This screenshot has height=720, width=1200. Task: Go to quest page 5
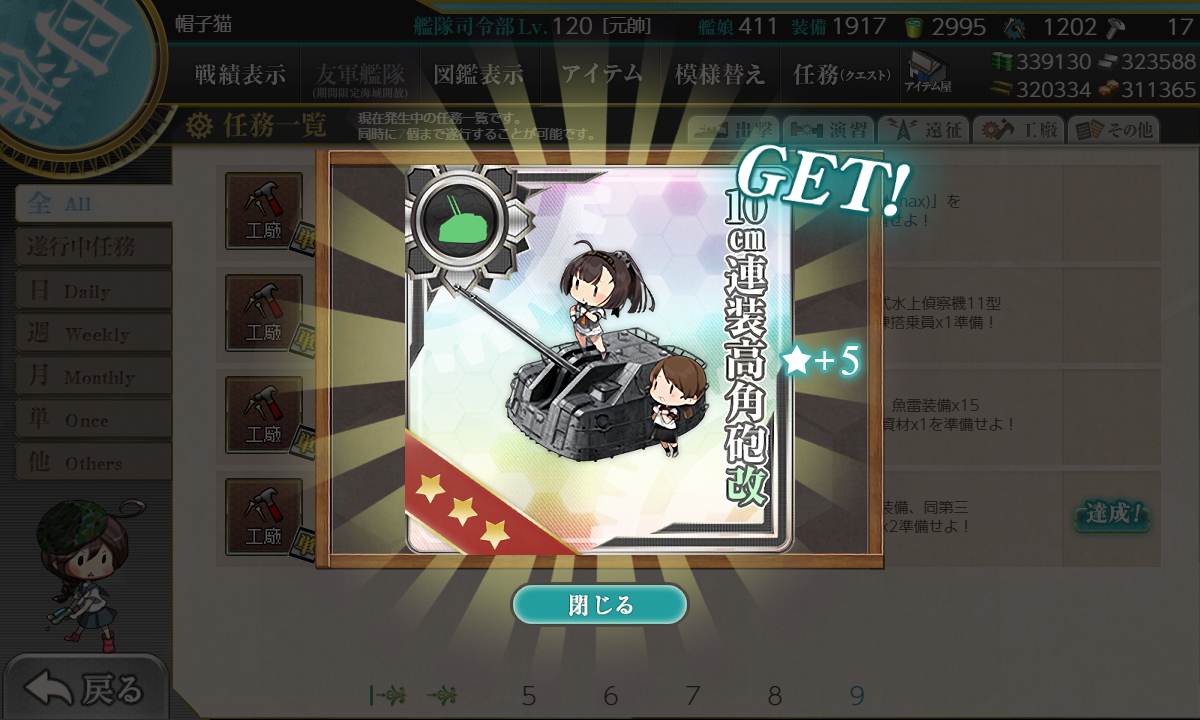pos(529,696)
